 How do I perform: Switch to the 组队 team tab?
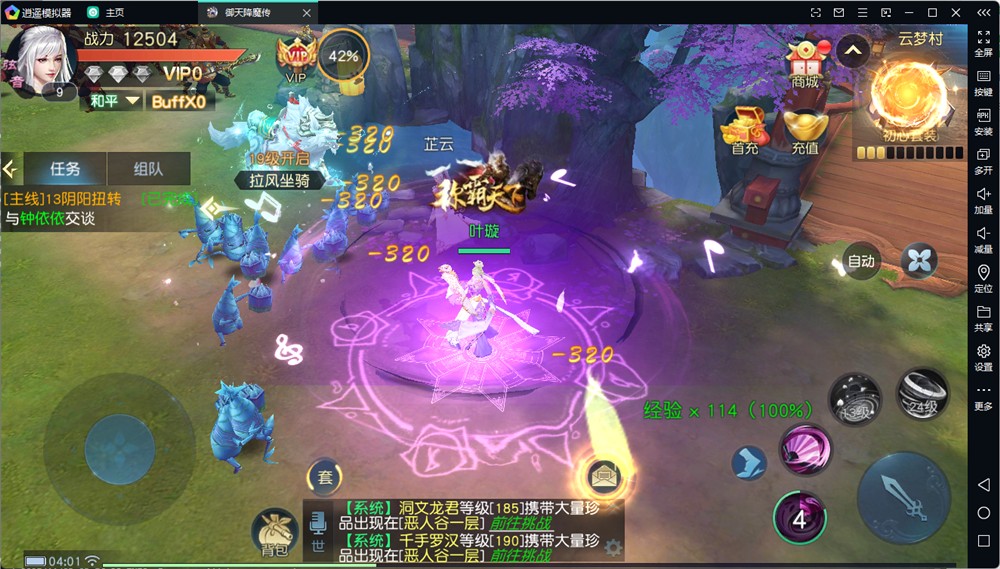tap(148, 169)
